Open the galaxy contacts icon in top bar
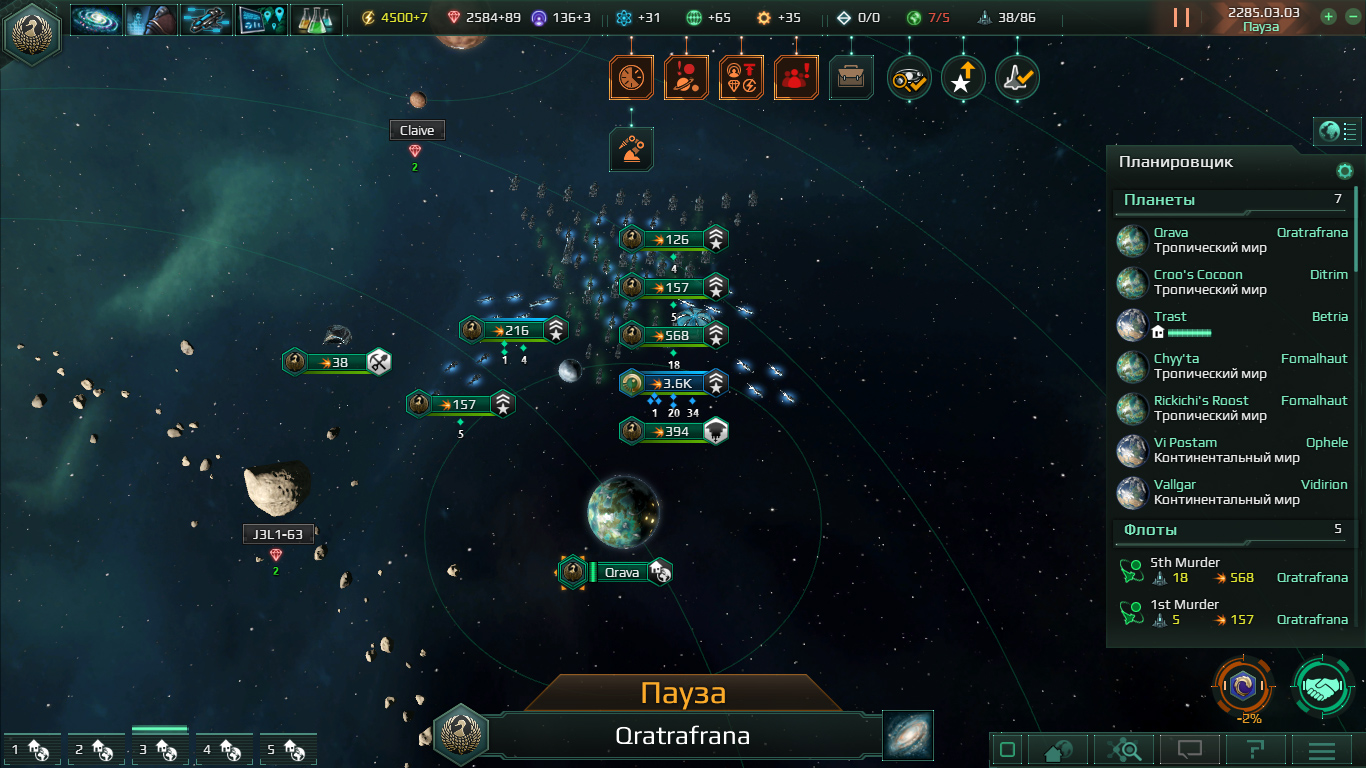The height and width of the screenshot is (768, 1366). point(97,19)
